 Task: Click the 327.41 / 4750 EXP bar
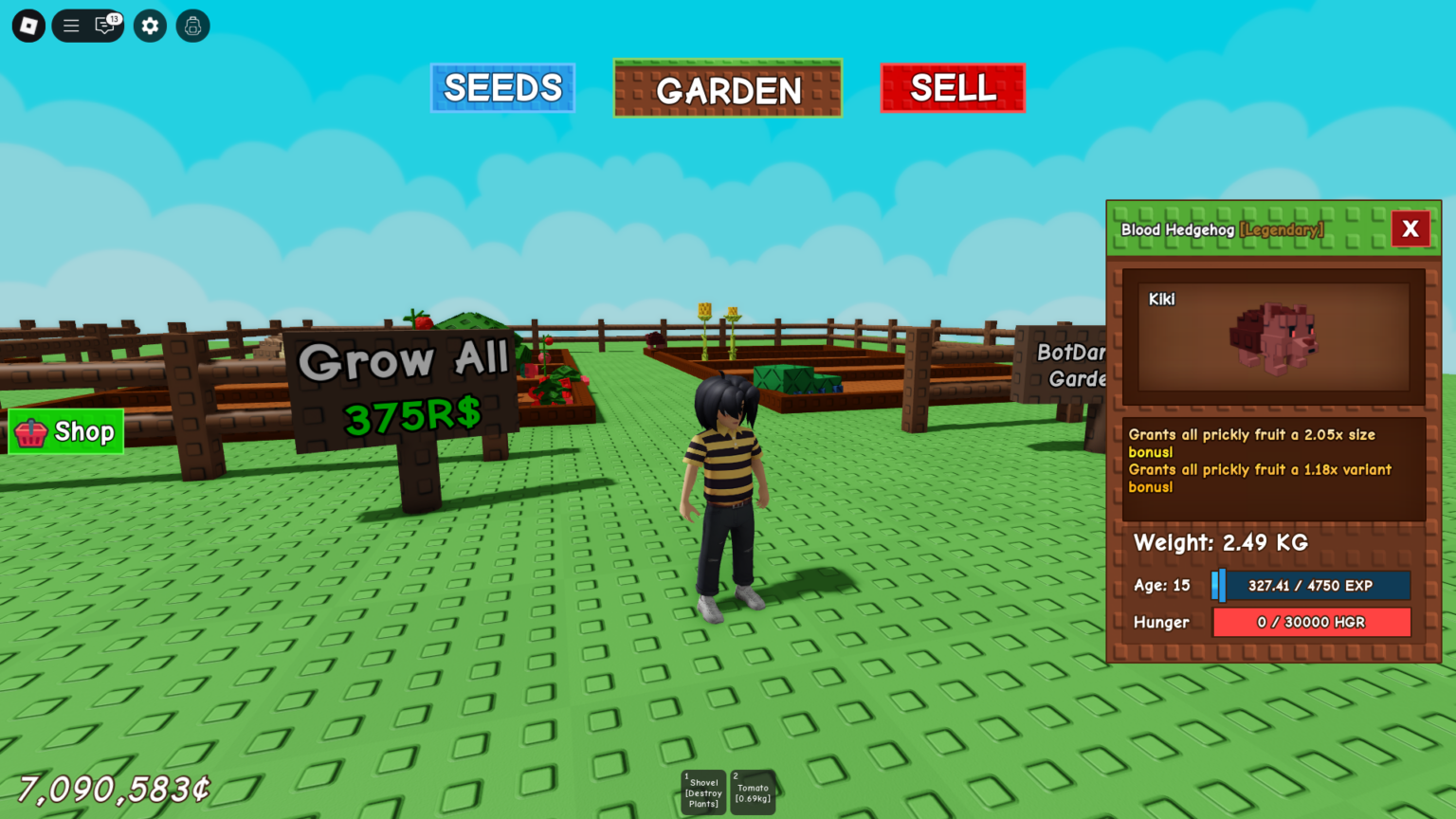[x=1310, y=585]
